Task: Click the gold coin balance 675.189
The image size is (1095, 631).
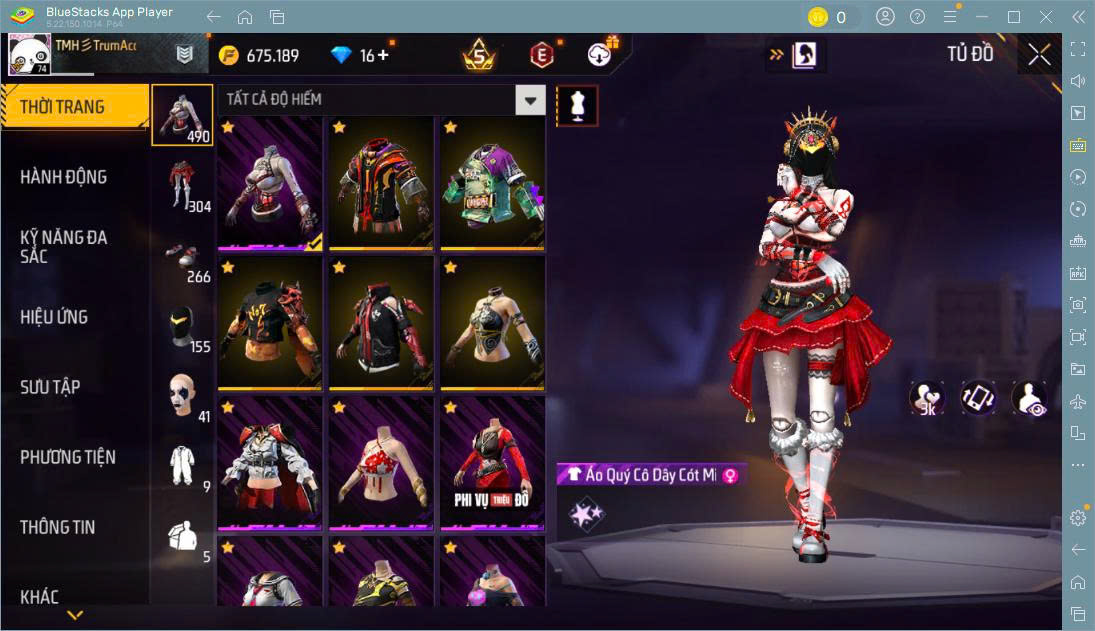Action: click(x=260, y=55)
